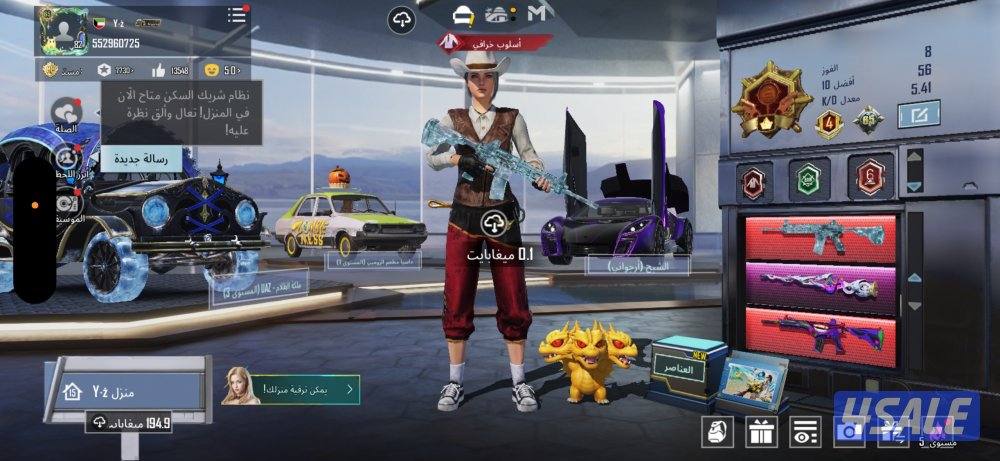Click the thumbs-up likes counter
The image size is (1000, 461).
pos(170,70)
